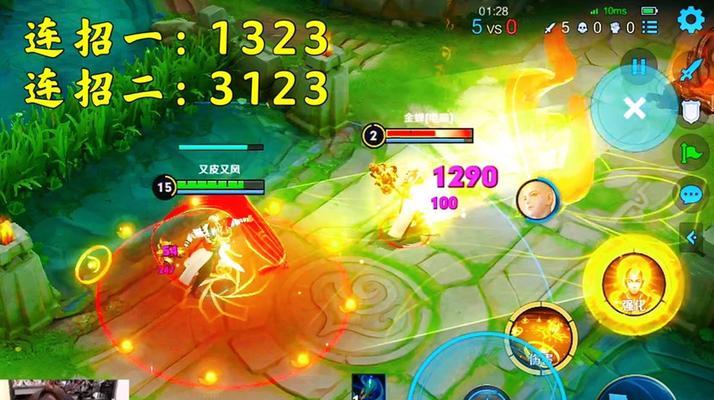Tap the pause button
Image resolution: width=714 pixels, height=400 pixels.
pos(638,66)
